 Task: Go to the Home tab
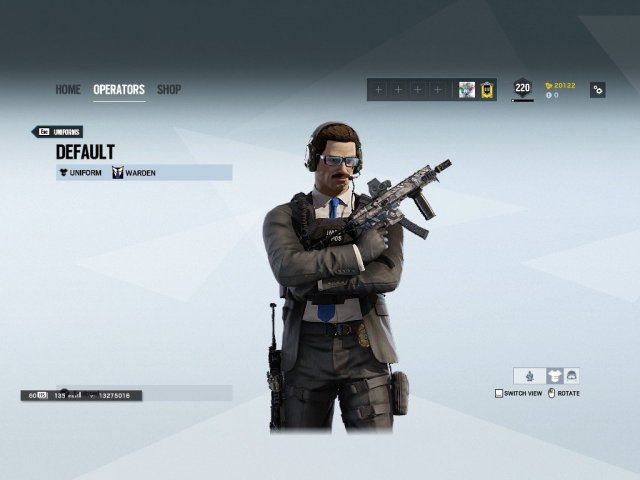click(68, 90)
